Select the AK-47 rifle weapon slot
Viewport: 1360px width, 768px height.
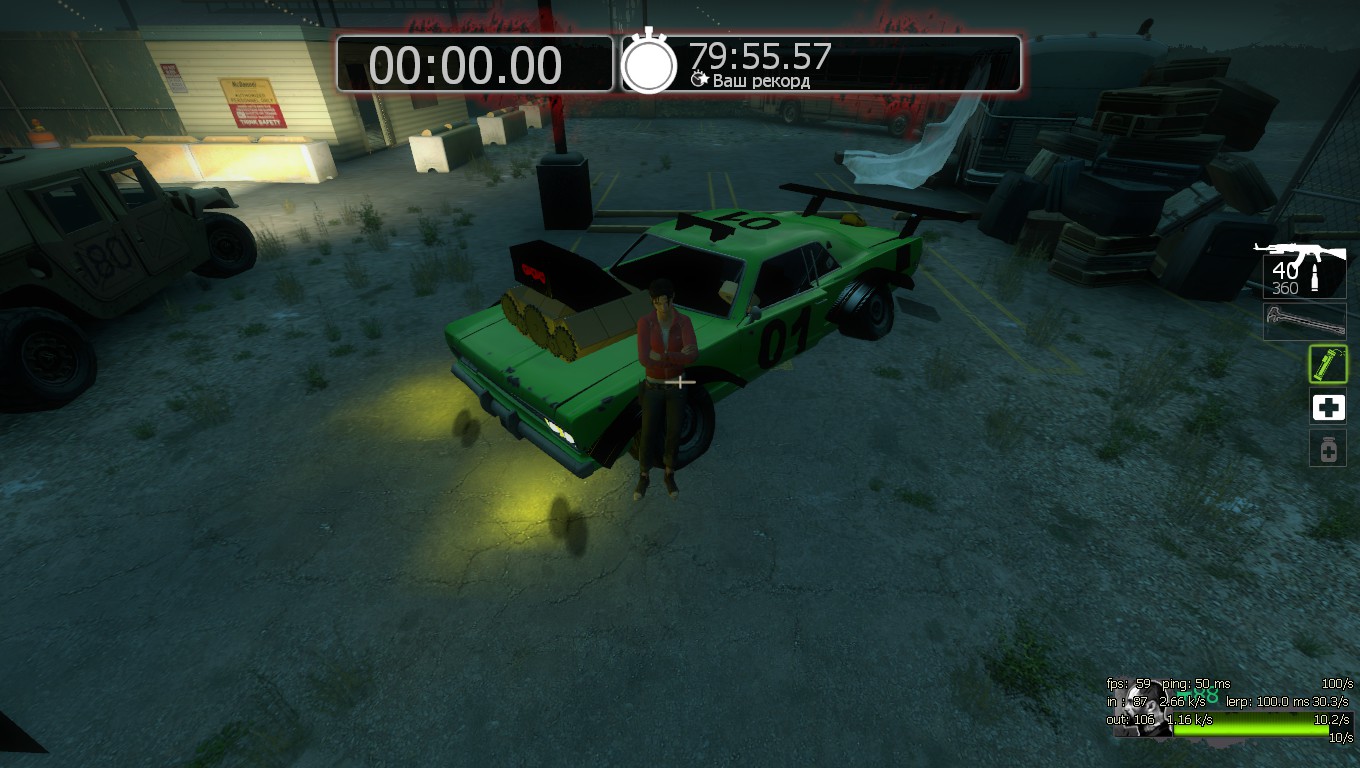tap(1304, 268)
